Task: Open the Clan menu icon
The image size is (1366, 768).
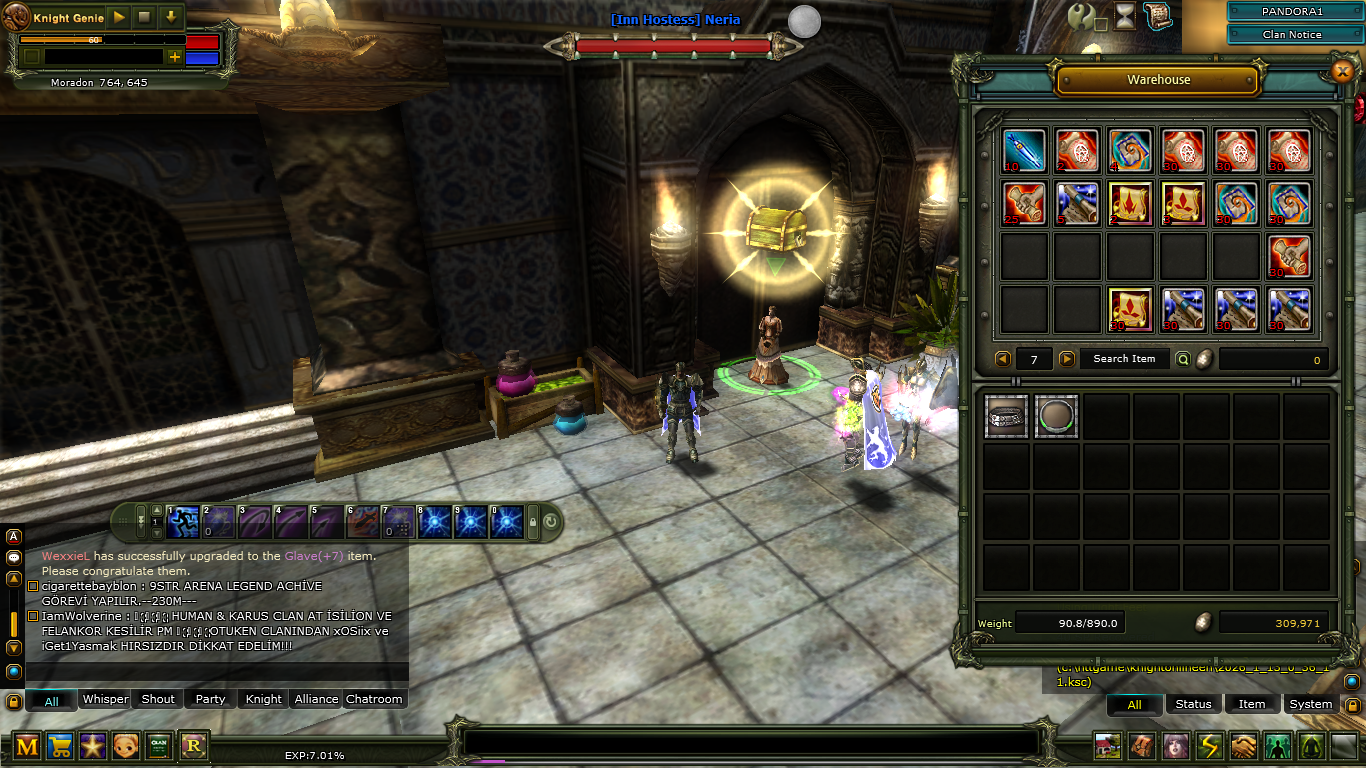Action: (x=160, y=745)
